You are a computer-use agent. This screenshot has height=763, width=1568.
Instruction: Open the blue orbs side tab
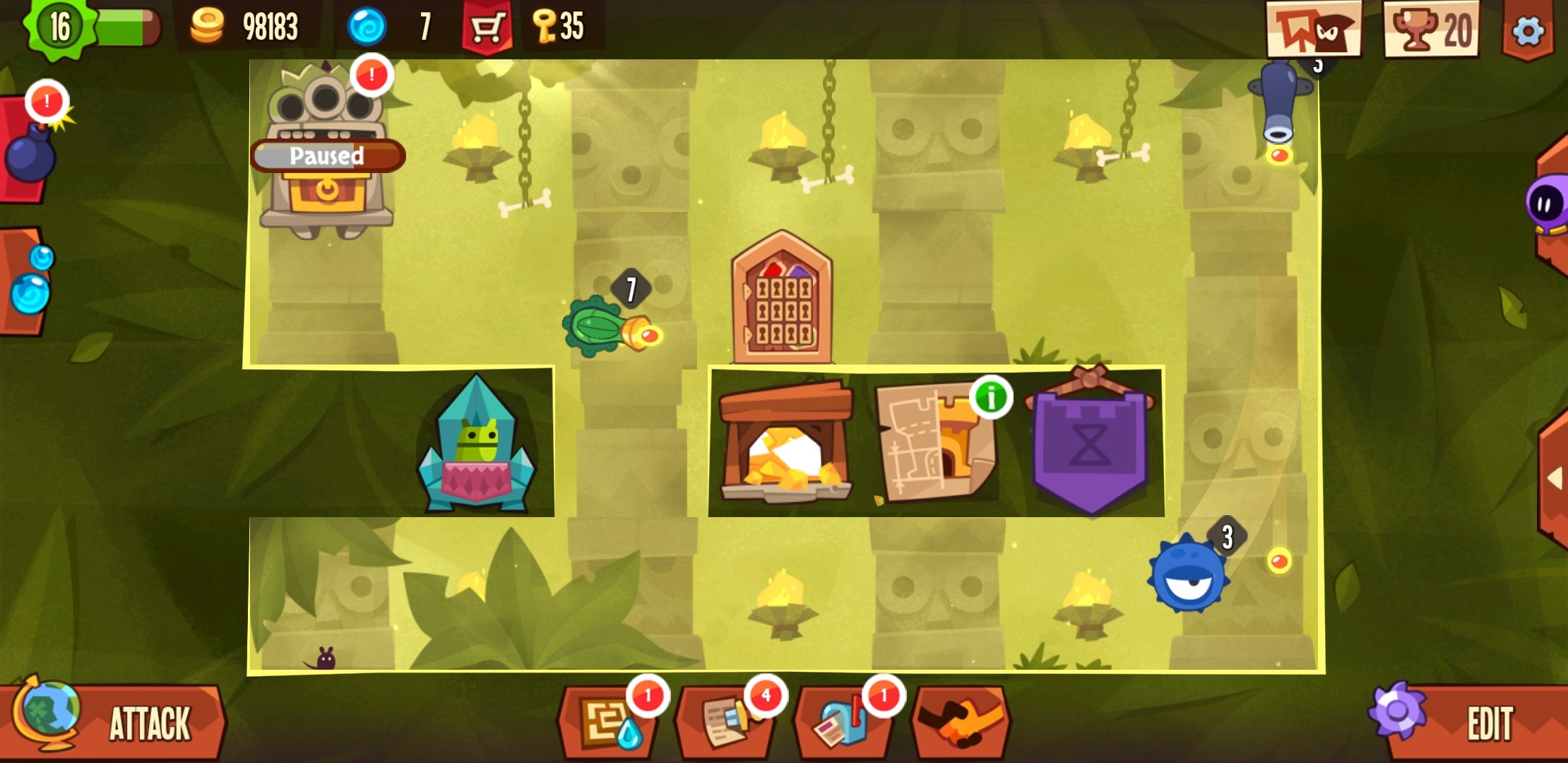click(27, 281)
